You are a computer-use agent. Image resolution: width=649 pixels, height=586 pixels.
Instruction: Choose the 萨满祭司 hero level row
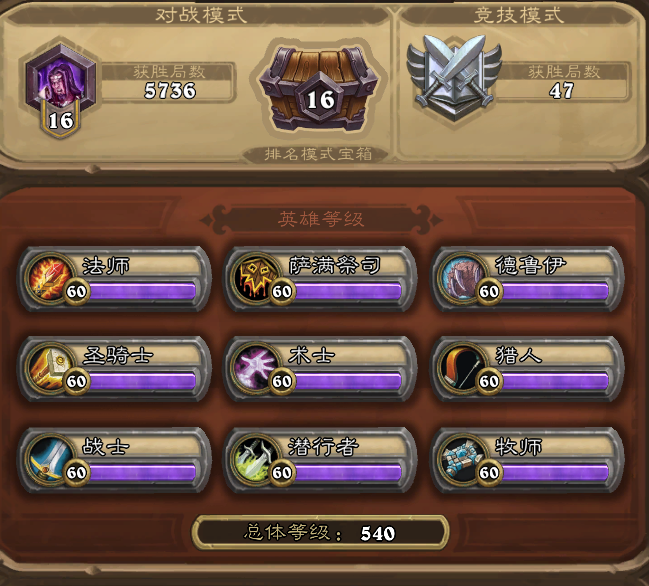coord(320,277)
